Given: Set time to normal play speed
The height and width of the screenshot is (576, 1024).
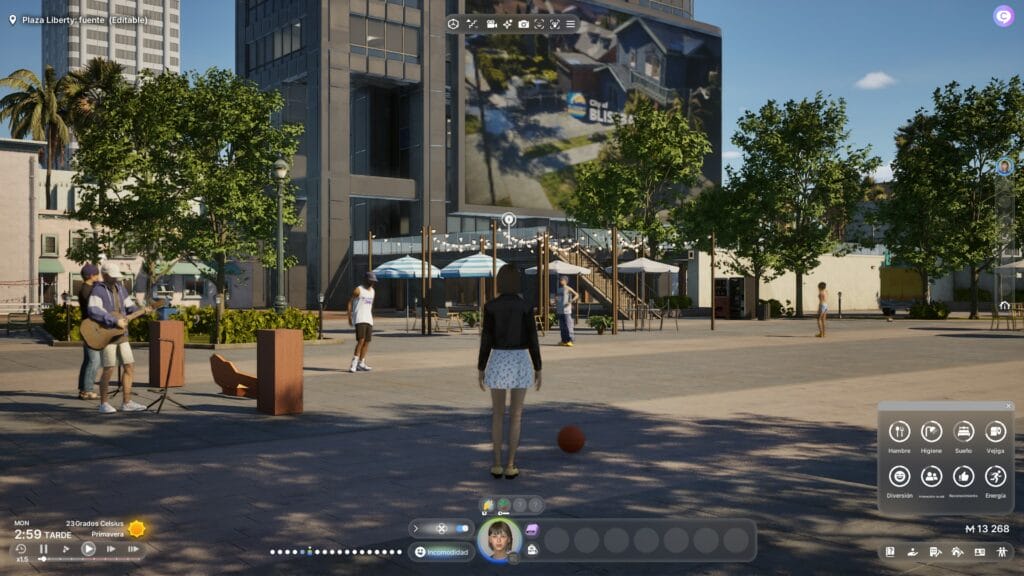Looking at the screenshot, I should [x=88, y=549].
